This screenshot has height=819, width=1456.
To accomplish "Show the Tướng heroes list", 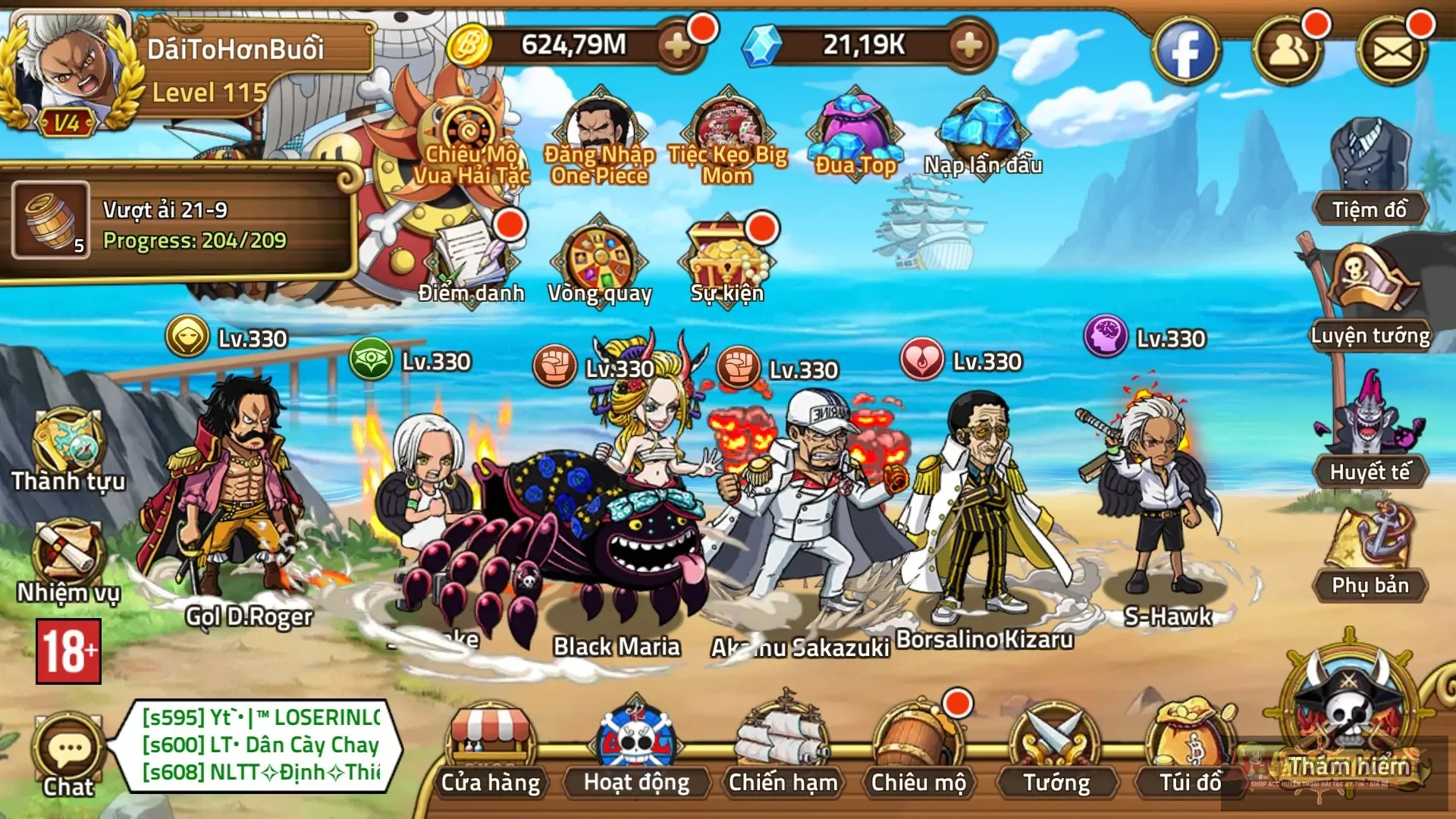I will [1056, 747].
